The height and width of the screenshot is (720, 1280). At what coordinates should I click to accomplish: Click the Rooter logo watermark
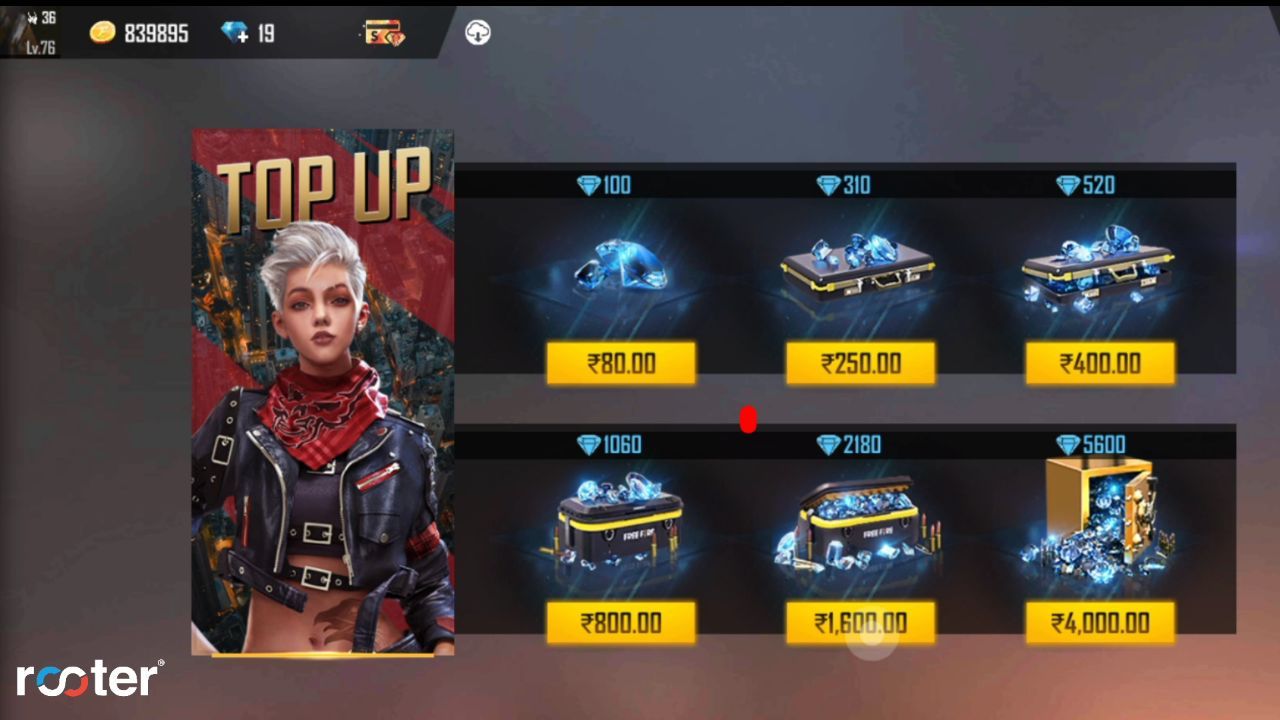[x=88, y=678]
